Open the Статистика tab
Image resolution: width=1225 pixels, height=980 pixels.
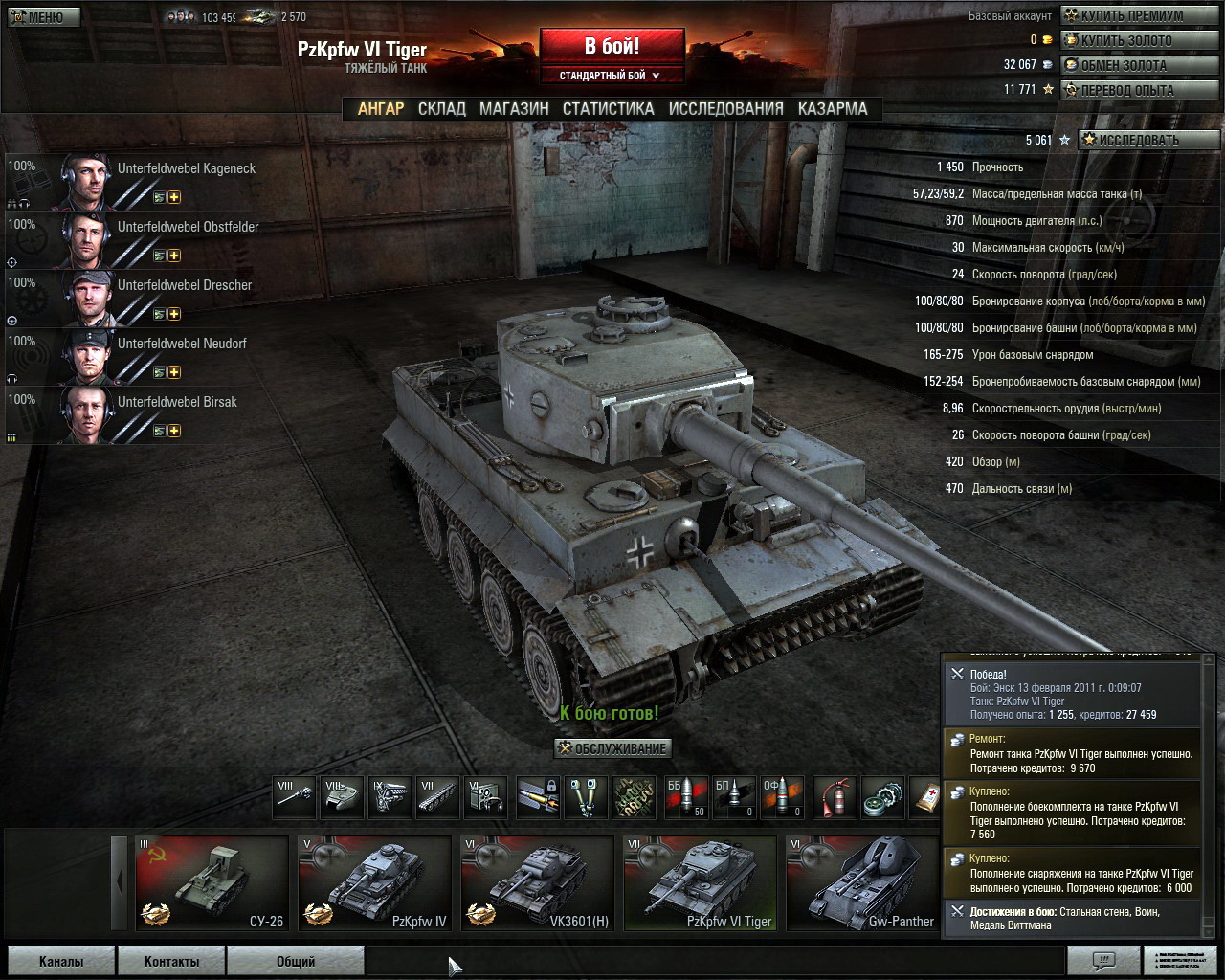(x=608, y=109)
